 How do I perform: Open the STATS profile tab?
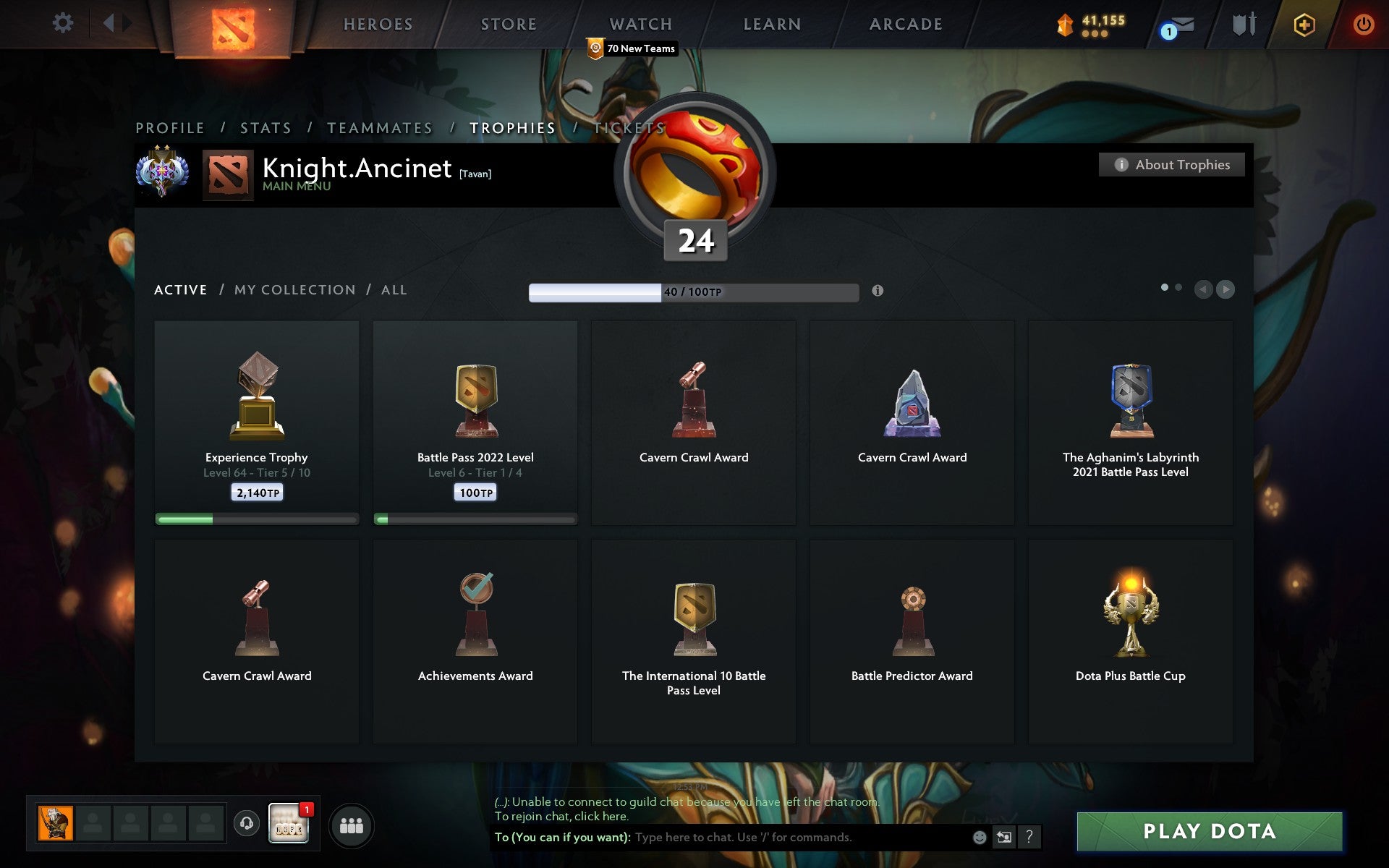click(x=266, y=127)
